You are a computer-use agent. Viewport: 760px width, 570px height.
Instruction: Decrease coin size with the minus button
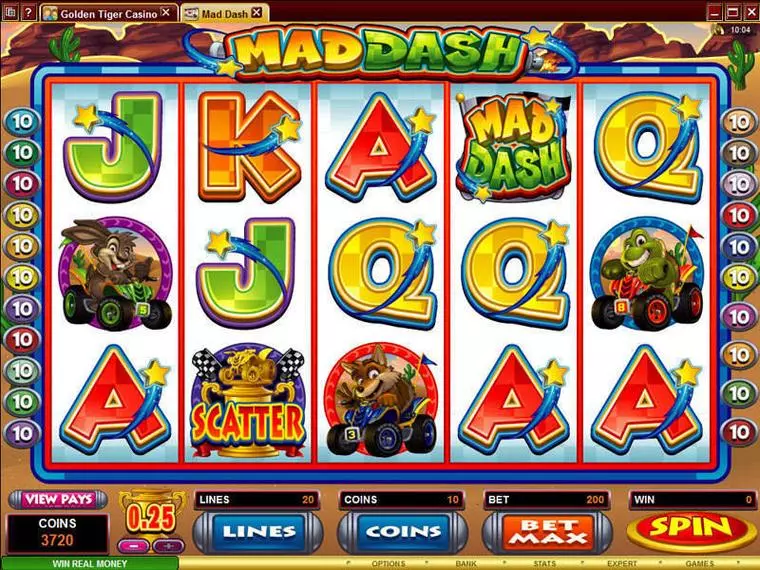tap(133, 546)
